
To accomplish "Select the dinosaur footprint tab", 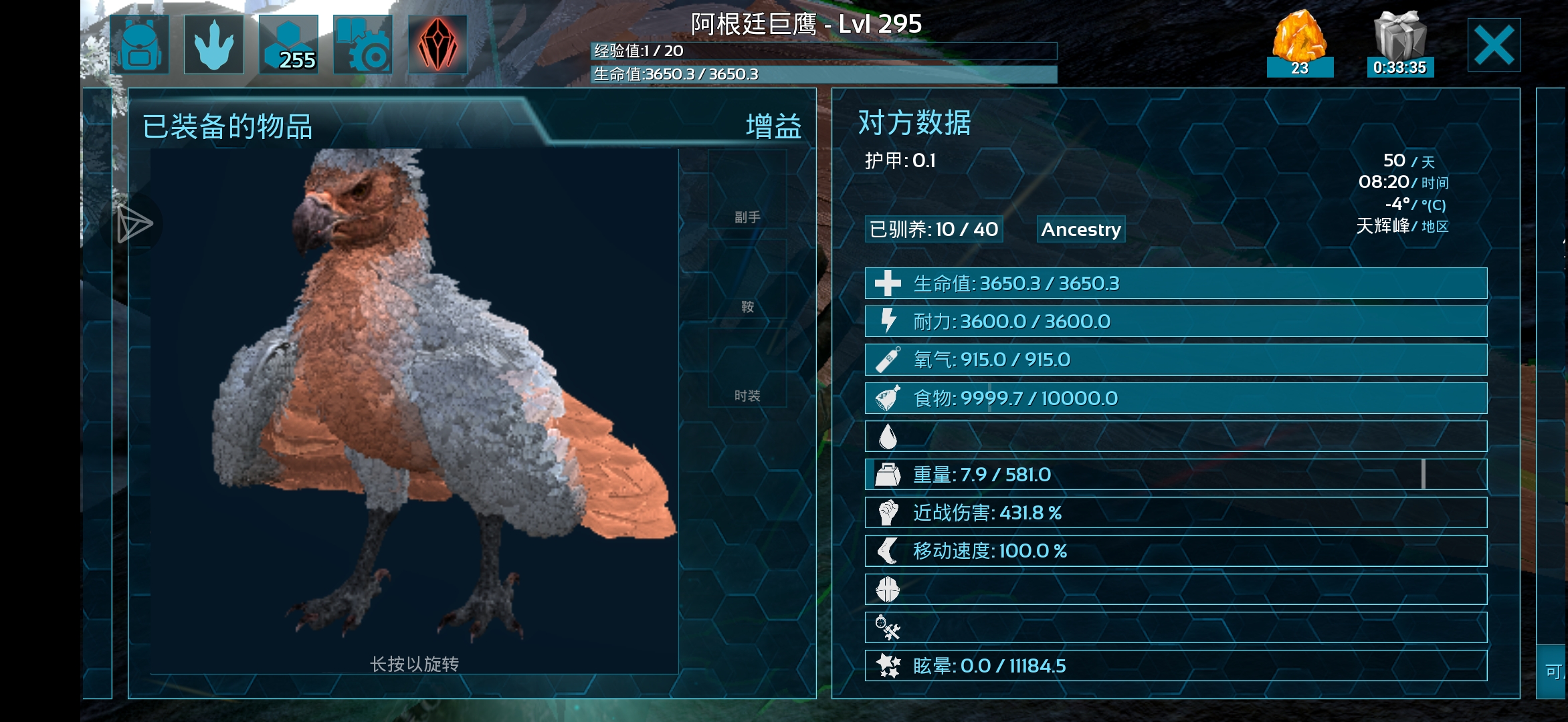I will 214,45.
